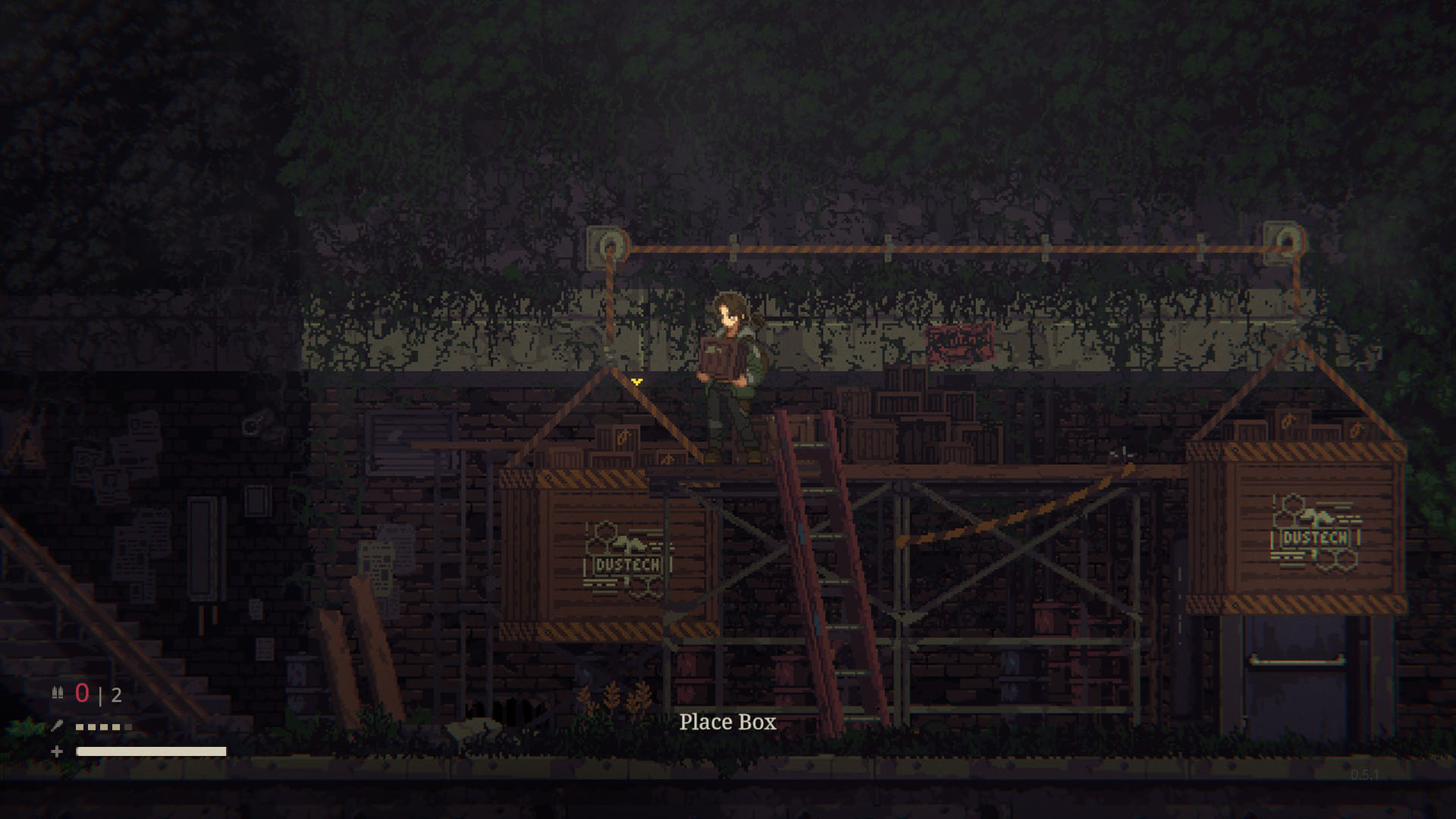Select the Place Box prompt
This screenshot has width=1456, height=819.
click(x=728, y=723)
